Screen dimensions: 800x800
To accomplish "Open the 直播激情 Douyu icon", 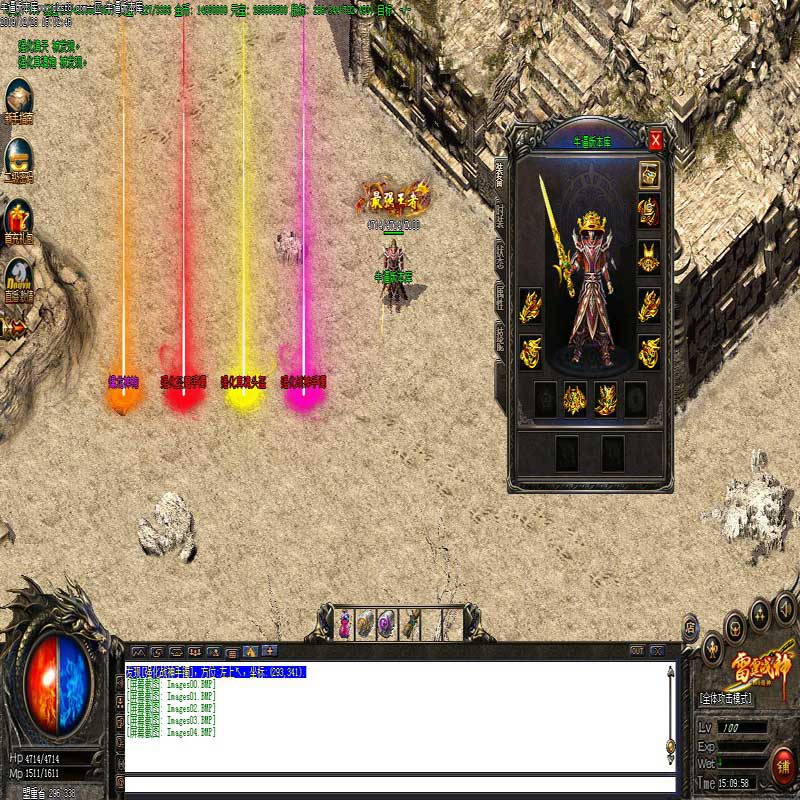I will (x=19, y=277).
